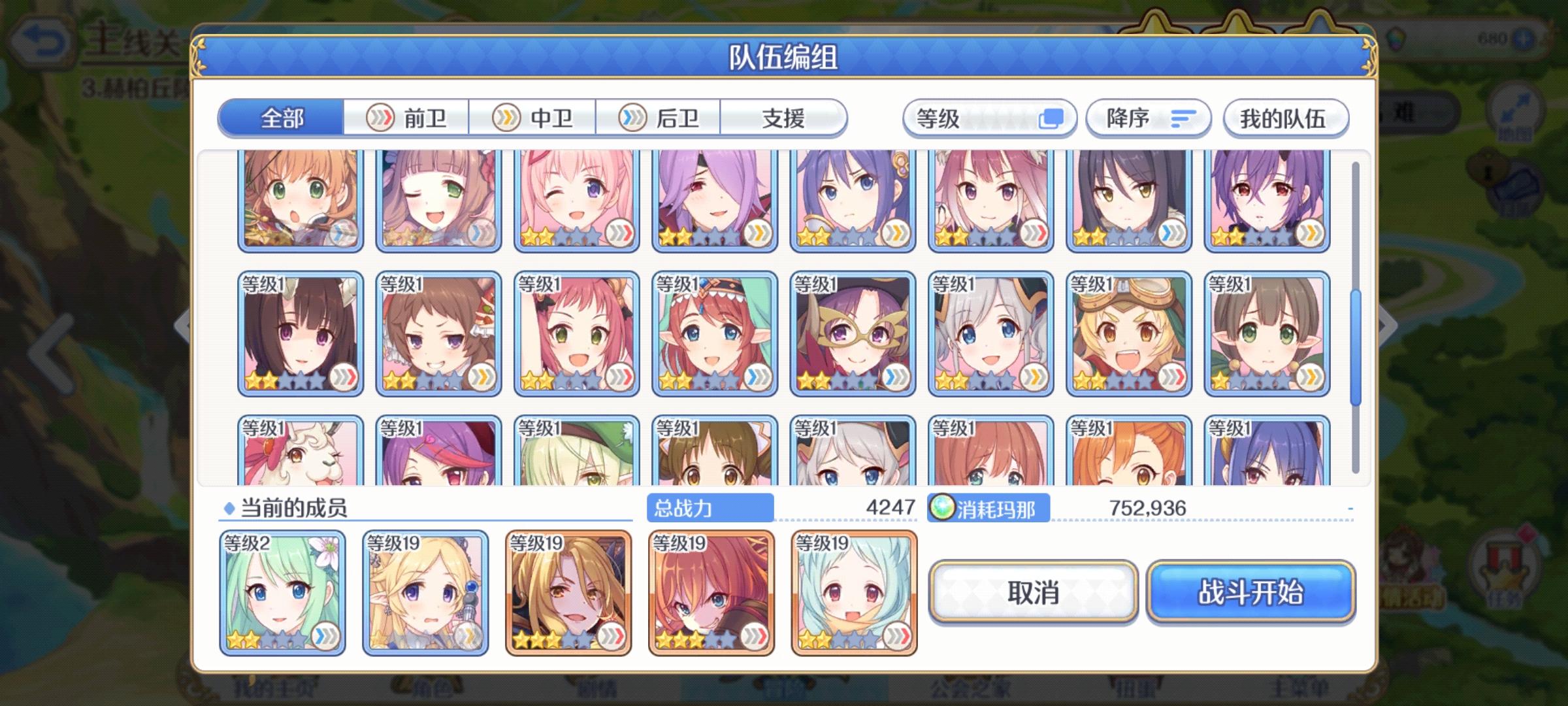Screen dimensions: 1568x706
Task: Open the 等级 sort criteria dropdown
Action: [960, 118]
